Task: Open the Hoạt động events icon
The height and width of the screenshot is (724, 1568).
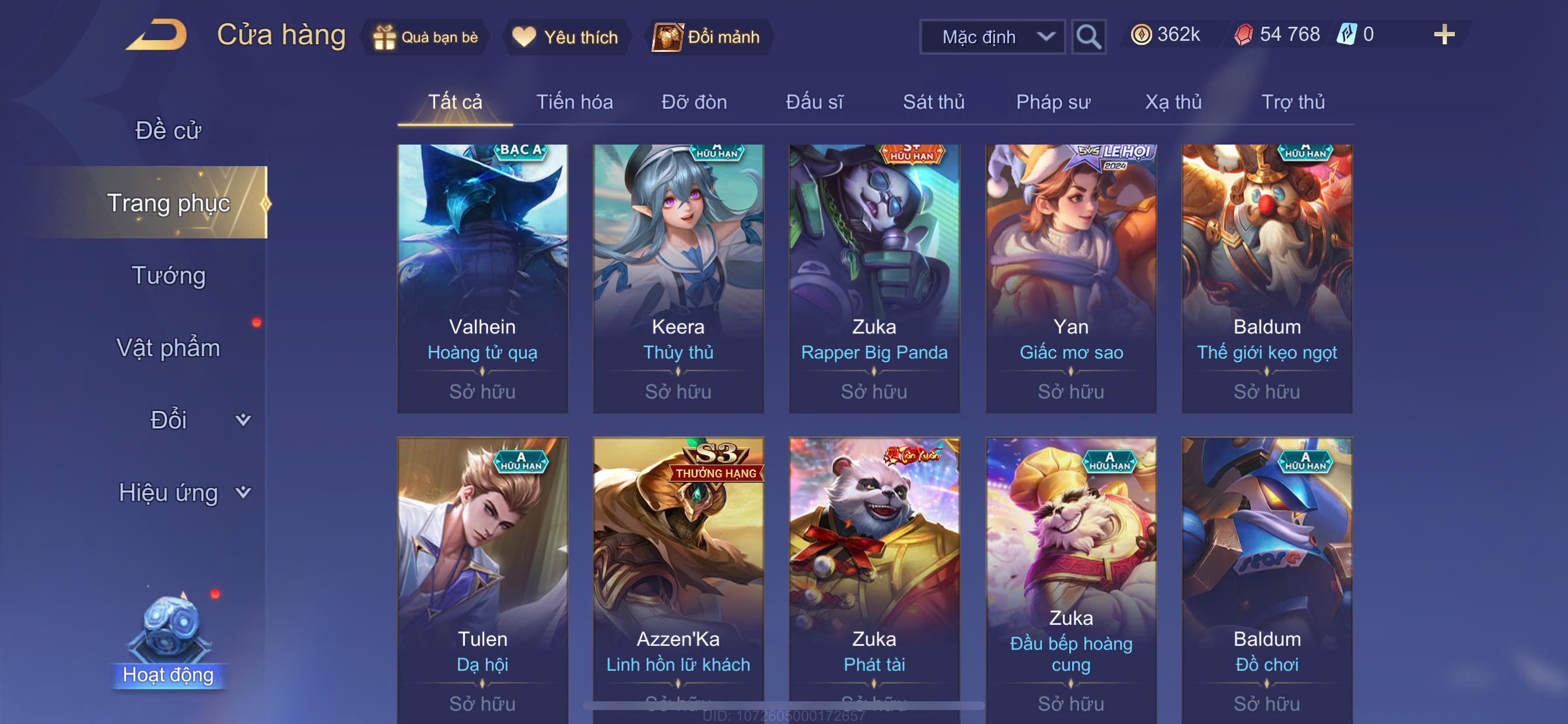Action: coord(169,639)
